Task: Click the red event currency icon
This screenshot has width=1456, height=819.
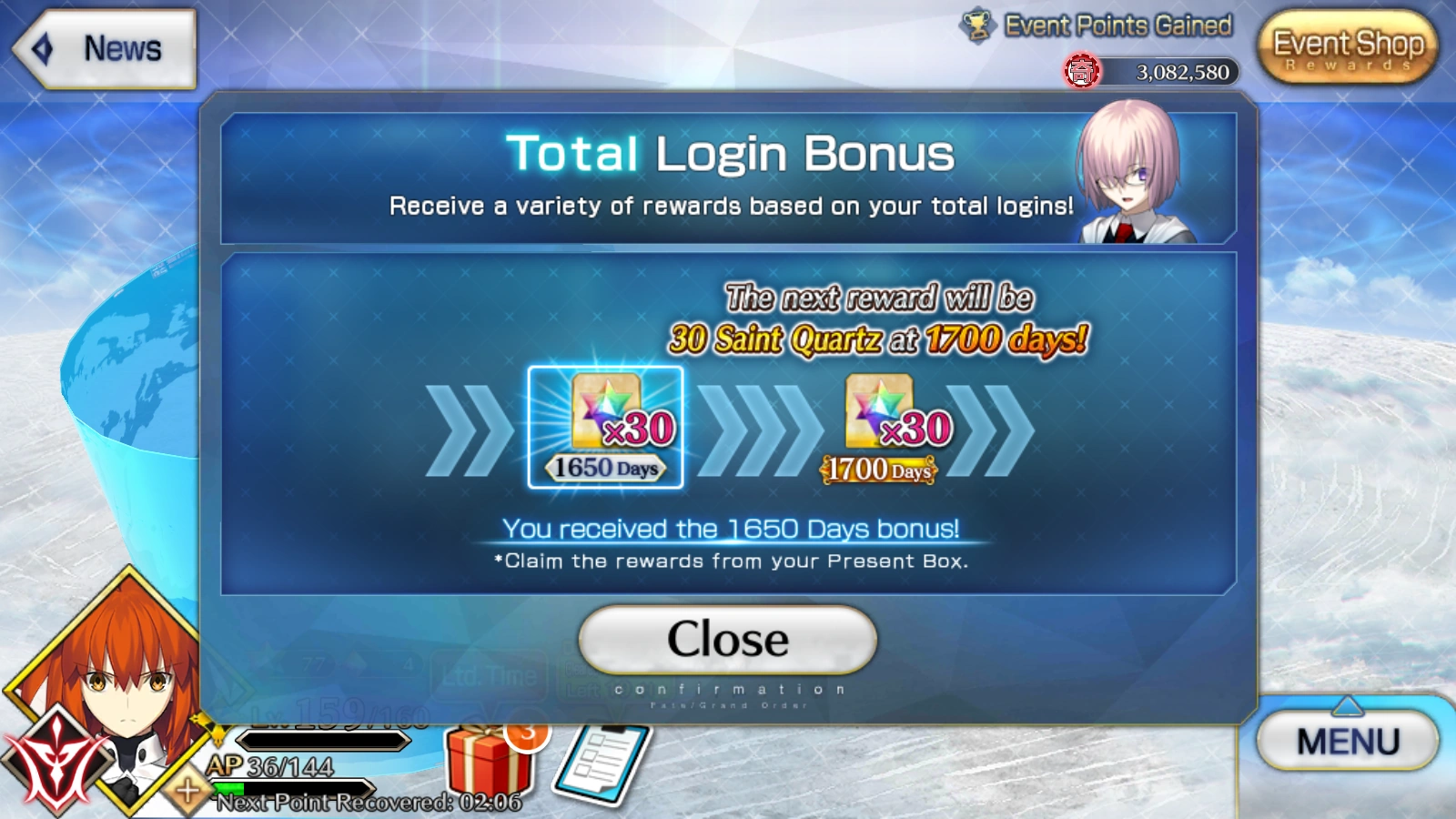Action: coord(1081,70)
